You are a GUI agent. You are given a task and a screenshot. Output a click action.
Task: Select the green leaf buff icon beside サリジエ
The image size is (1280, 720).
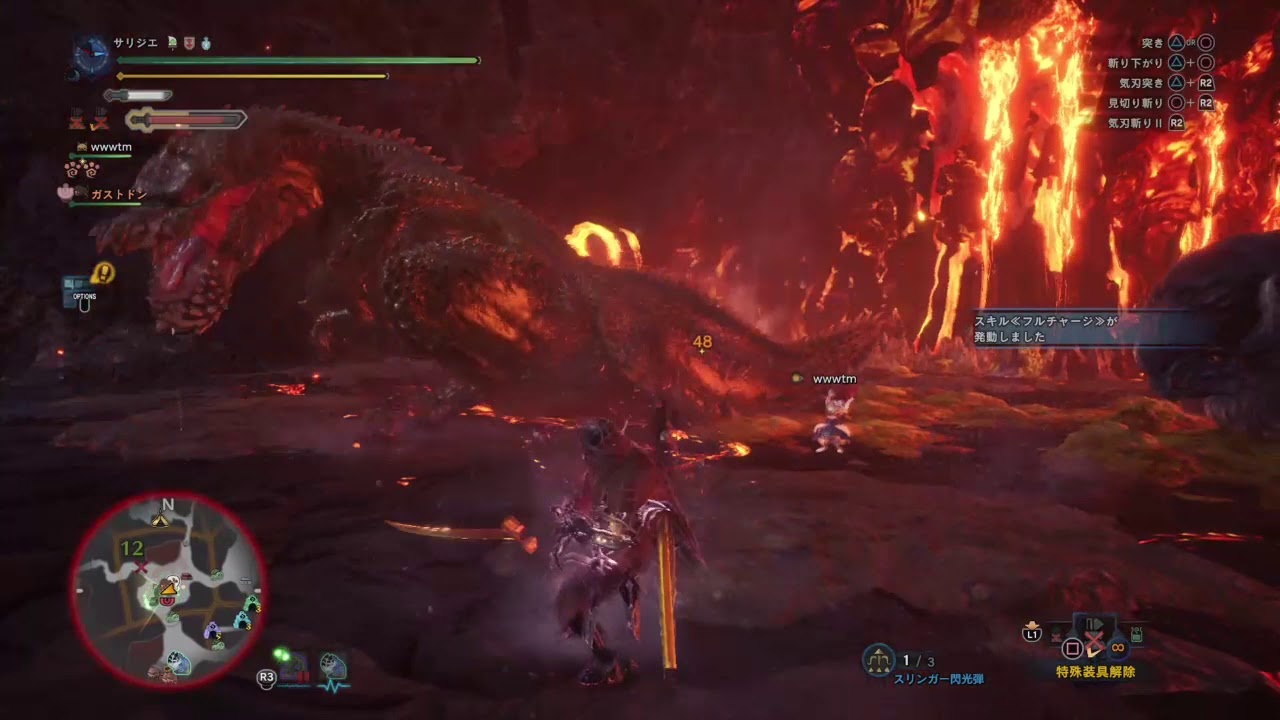pyautogui.click(x=172, y=44)
